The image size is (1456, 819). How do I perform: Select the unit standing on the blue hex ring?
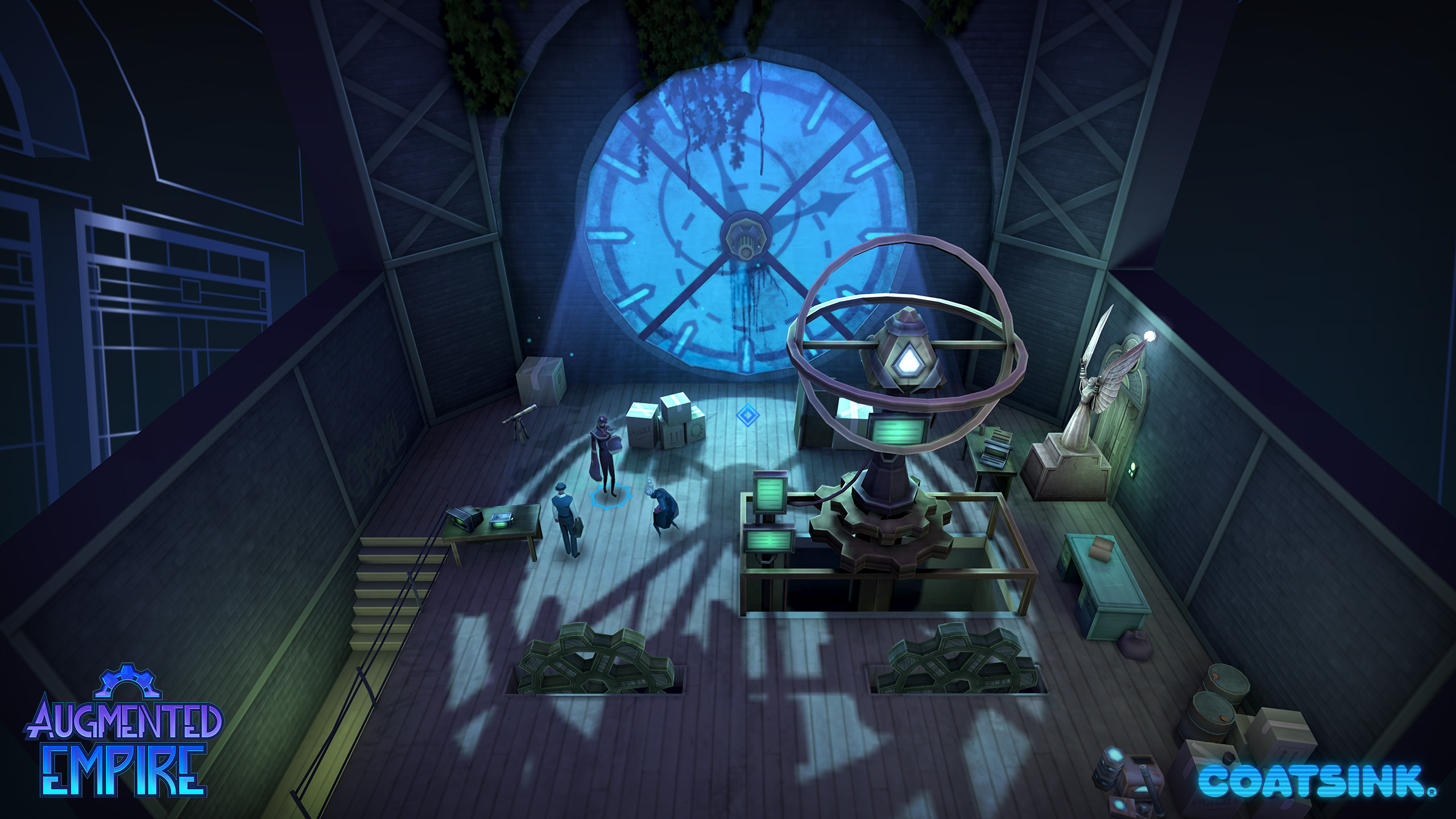[x=605, y=457]
